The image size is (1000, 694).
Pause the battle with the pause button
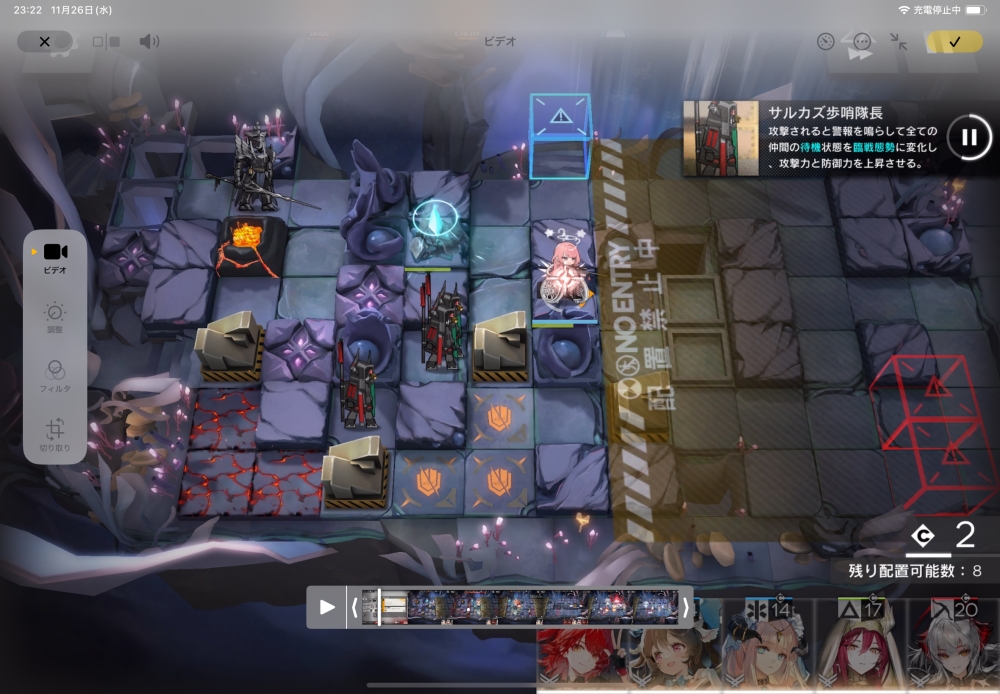click(x=968, y=137)
